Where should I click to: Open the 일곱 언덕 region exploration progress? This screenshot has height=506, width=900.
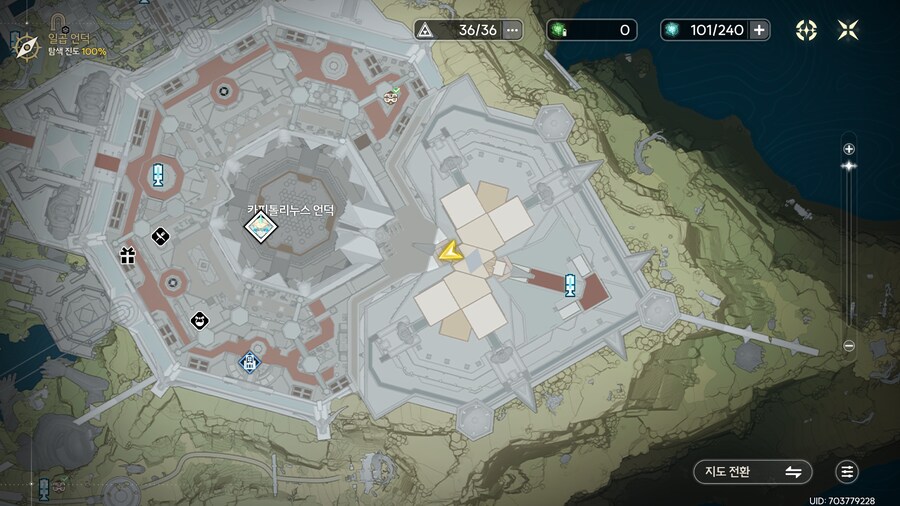click(x=70, y=44)
